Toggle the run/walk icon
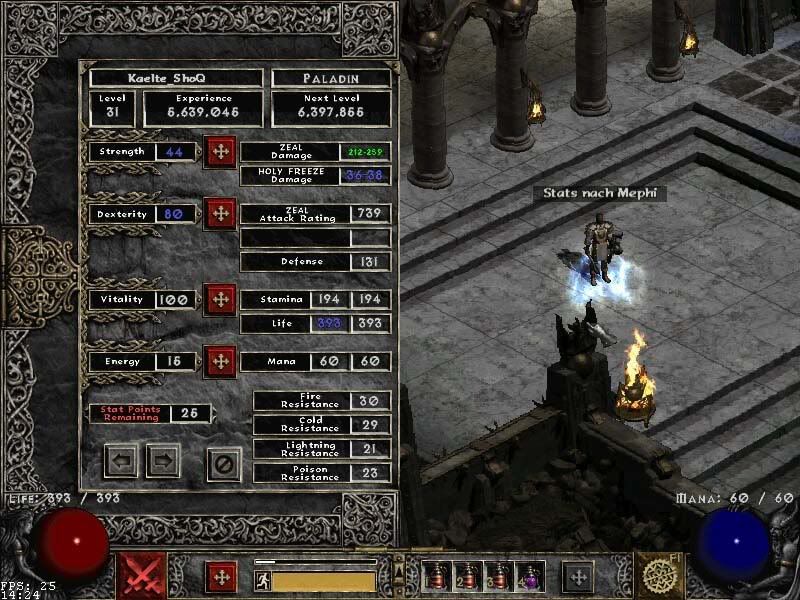The height and width of the screenshot is (600, 800). 262,579
